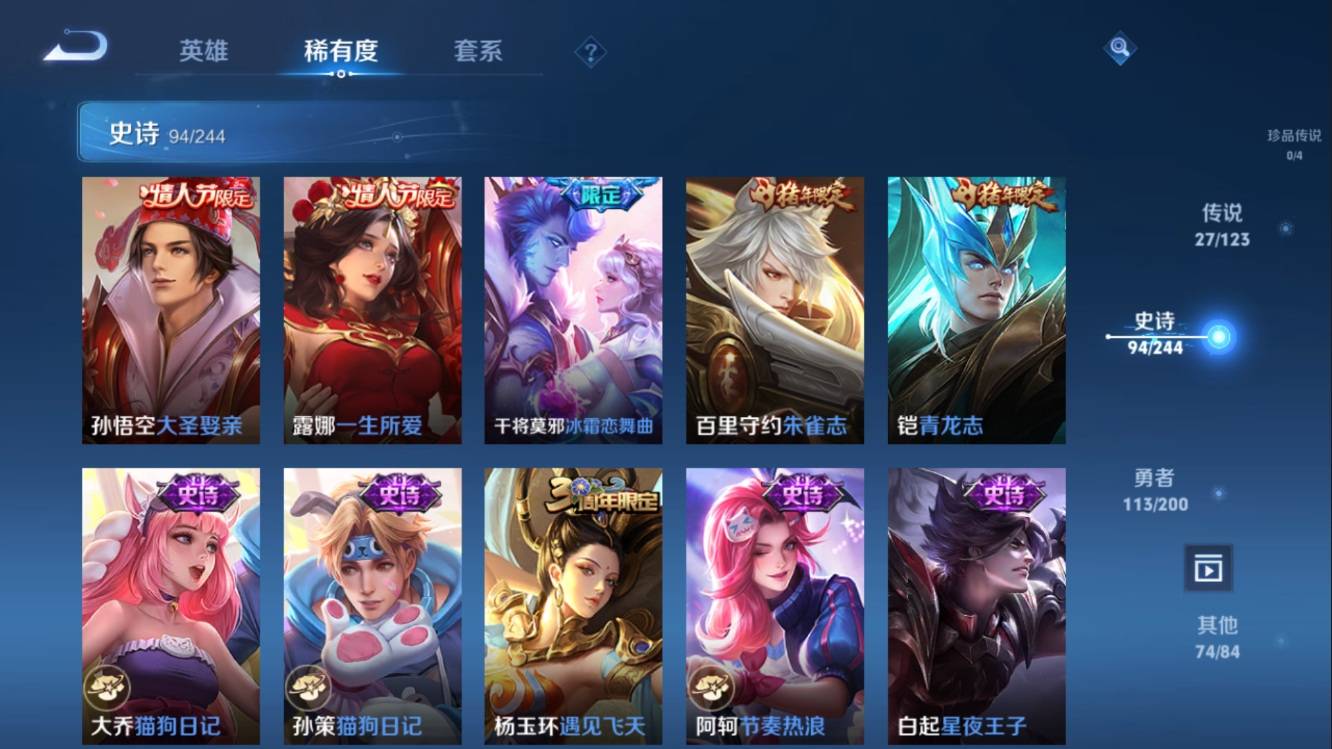This screenshot has width=1332, height=749.
Task: Jump to the 传说 rarity section
Action: [x=1221, y=224]
